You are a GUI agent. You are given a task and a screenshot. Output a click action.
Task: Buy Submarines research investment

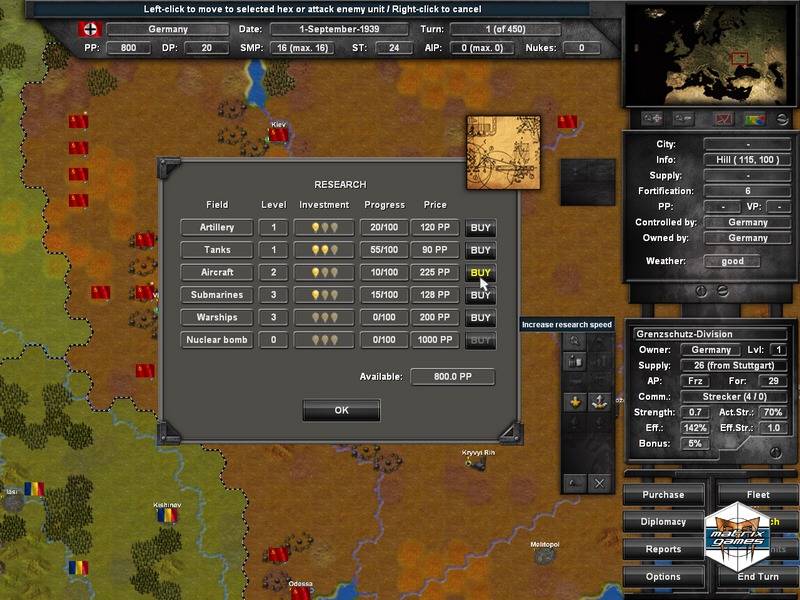[480, 296]
